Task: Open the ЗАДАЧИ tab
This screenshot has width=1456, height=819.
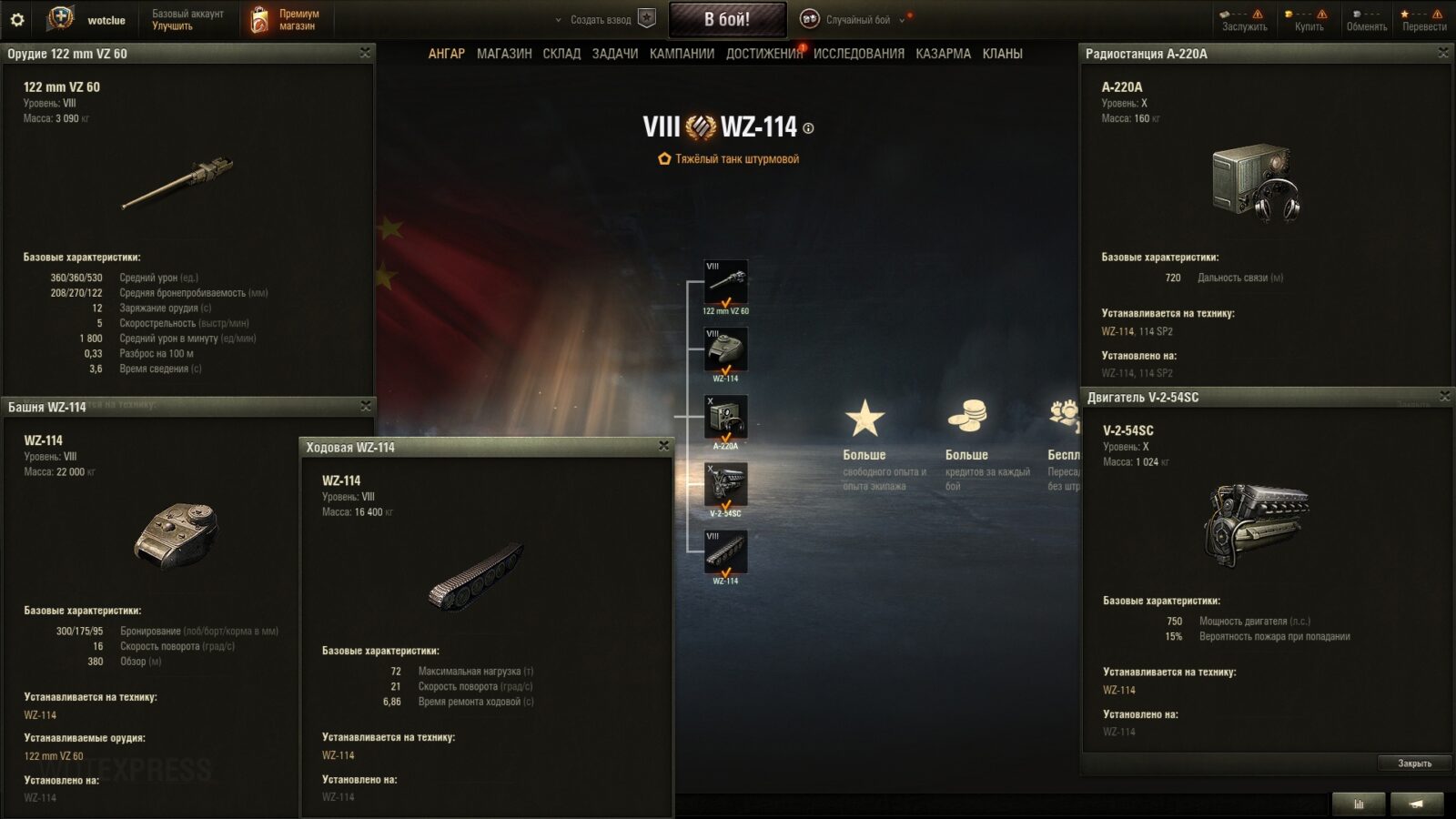Action: point(614,54)
